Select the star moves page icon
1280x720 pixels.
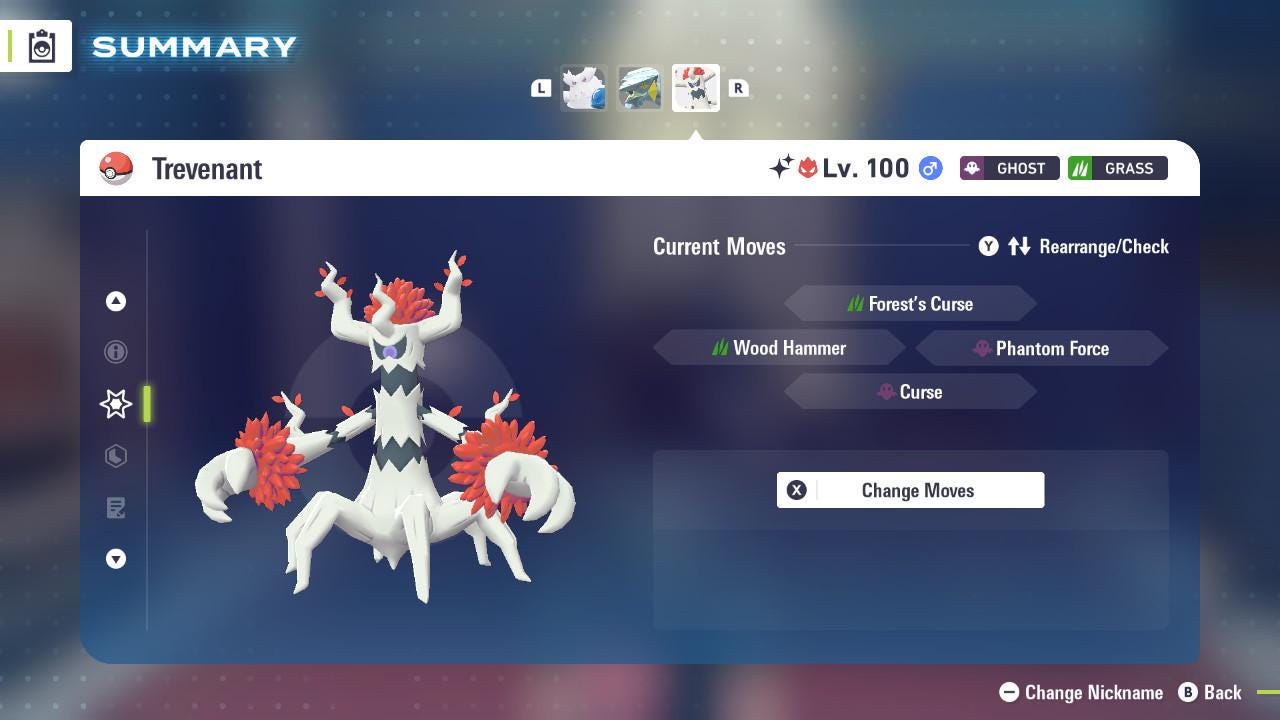[x=116, y=404]
